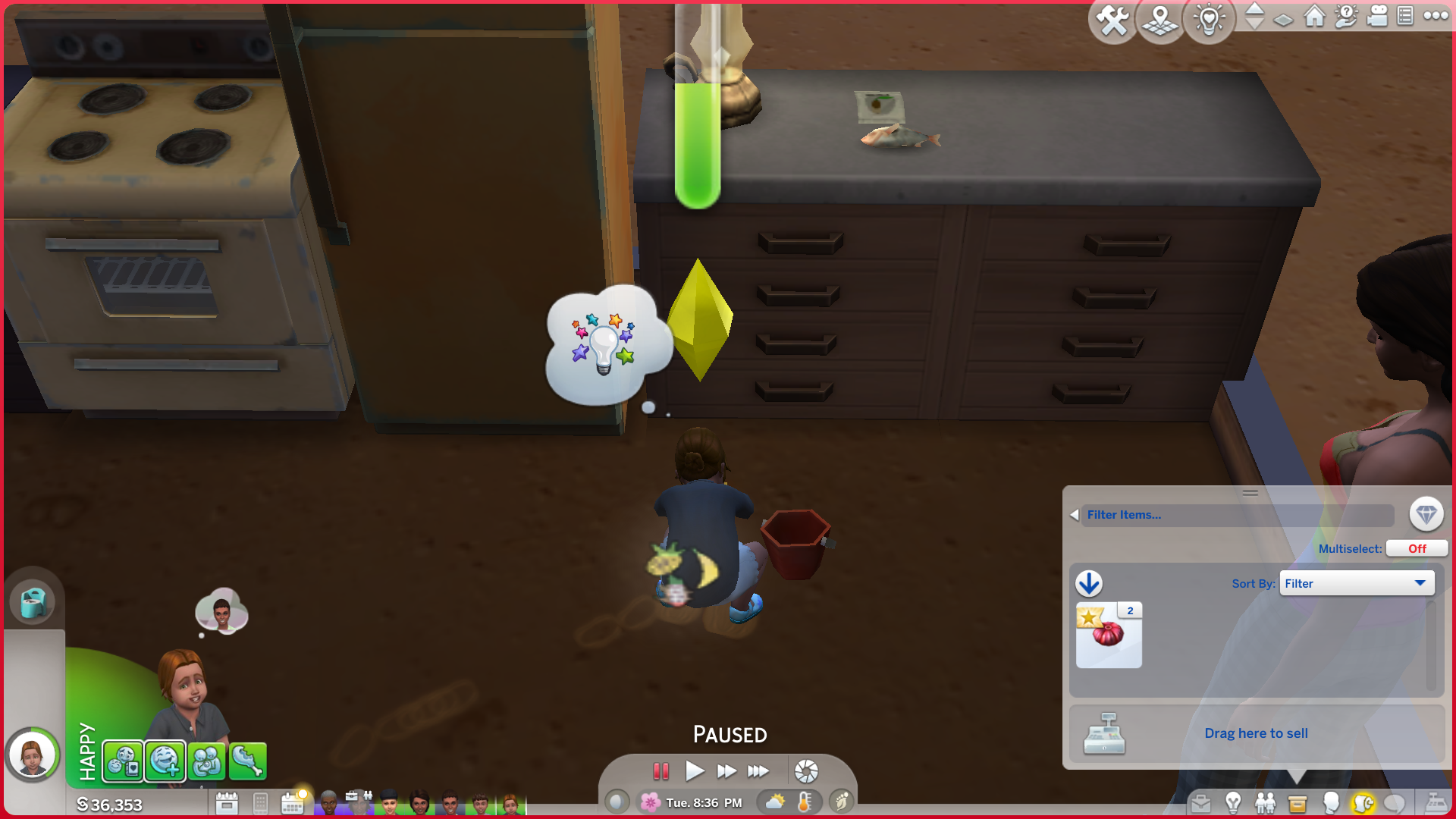Open the phone icon in bottom bar

pos(260,802)
